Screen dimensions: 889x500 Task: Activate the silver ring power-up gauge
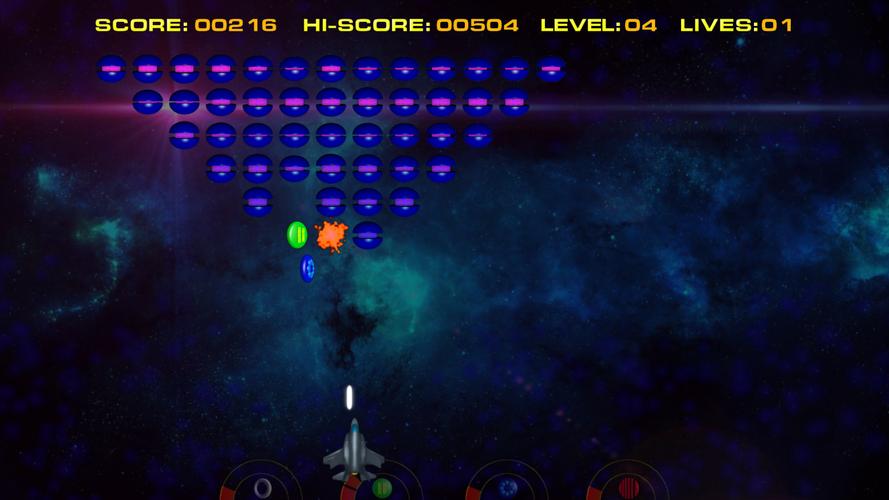click(x=262, y=487)
